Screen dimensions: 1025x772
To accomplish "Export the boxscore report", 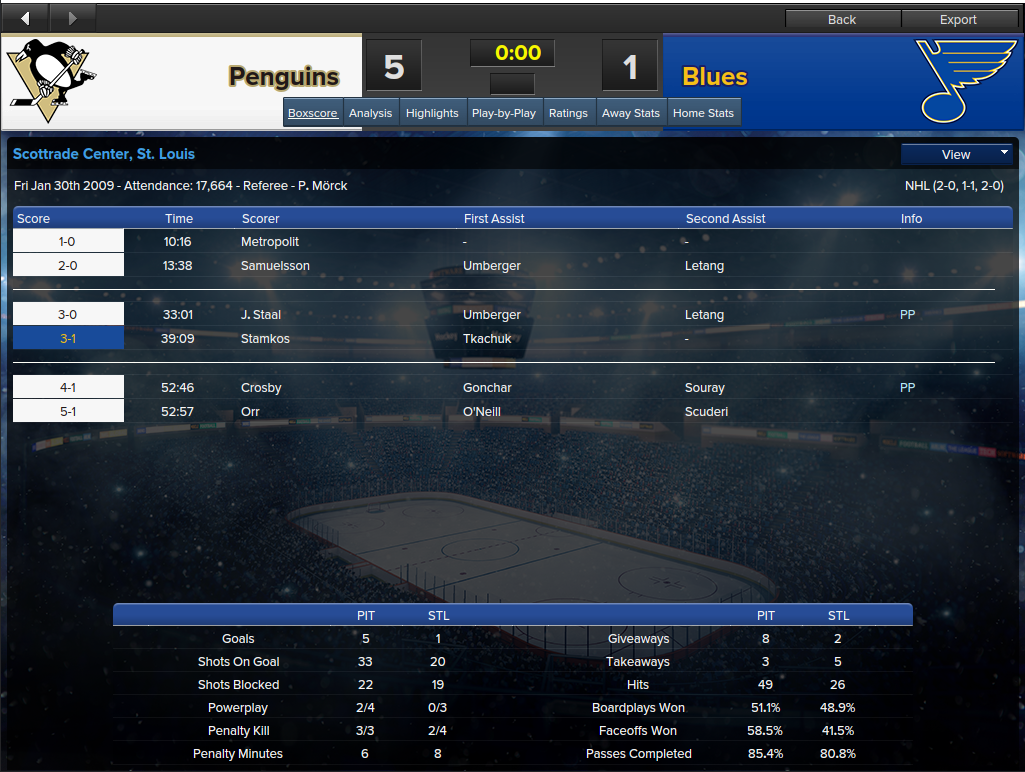I will click(958, 19).
